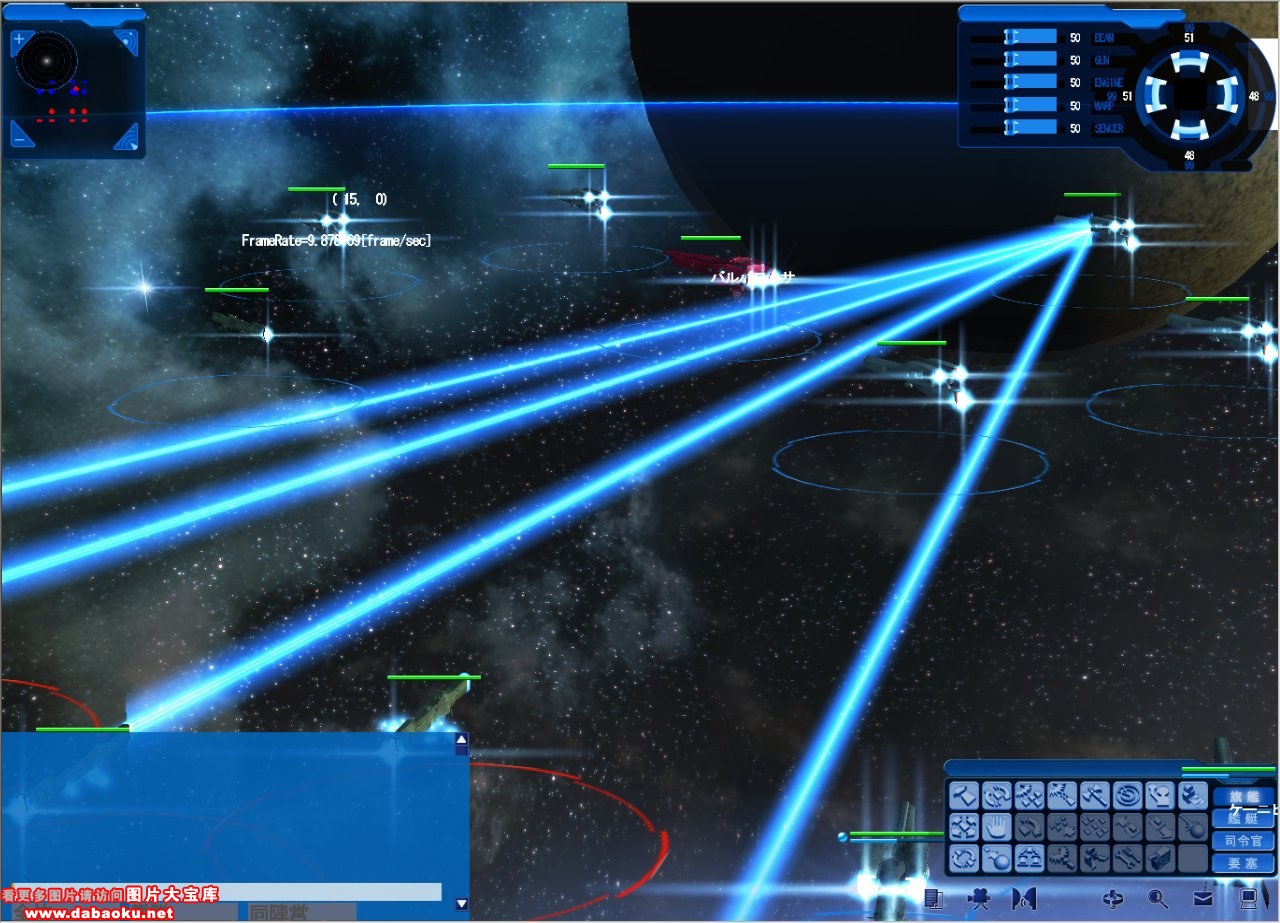
Task: Select the bomb with sparkles command icon
Action: [996, 858]
